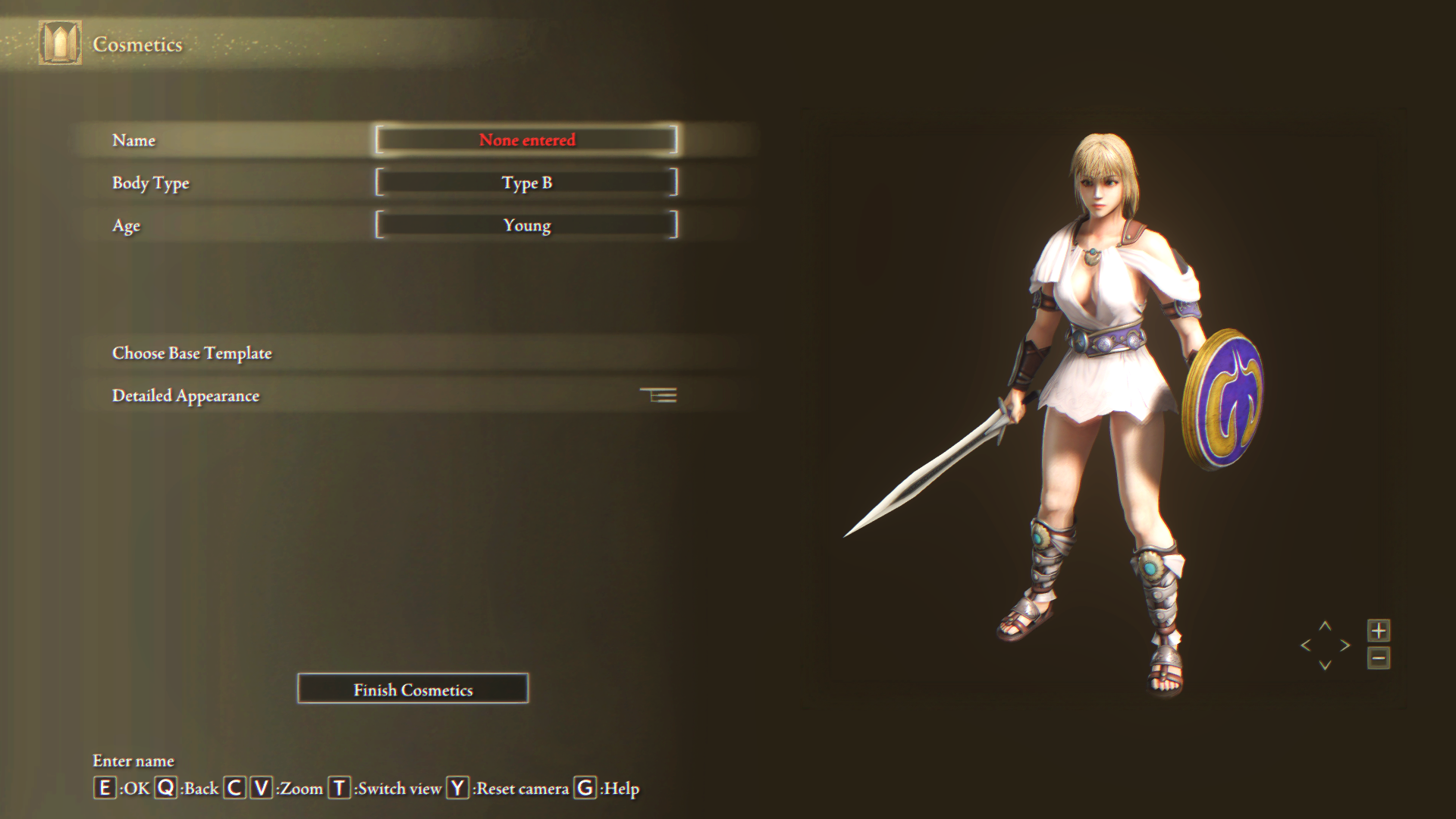Zoom in with the plus button

click(x=1379, y=630)
